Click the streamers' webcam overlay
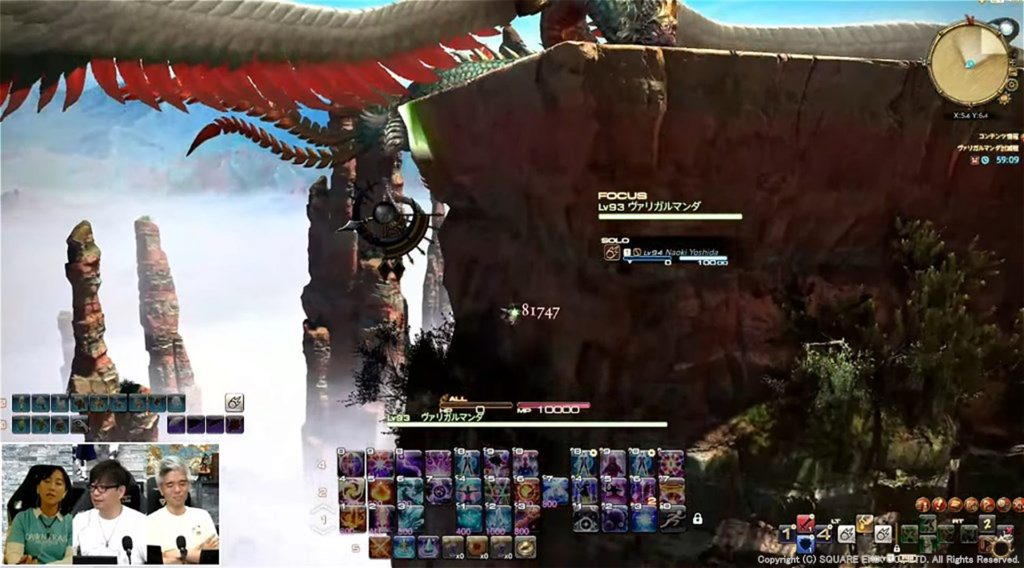This screenshot has height=568, width=1024. (110, 504)
